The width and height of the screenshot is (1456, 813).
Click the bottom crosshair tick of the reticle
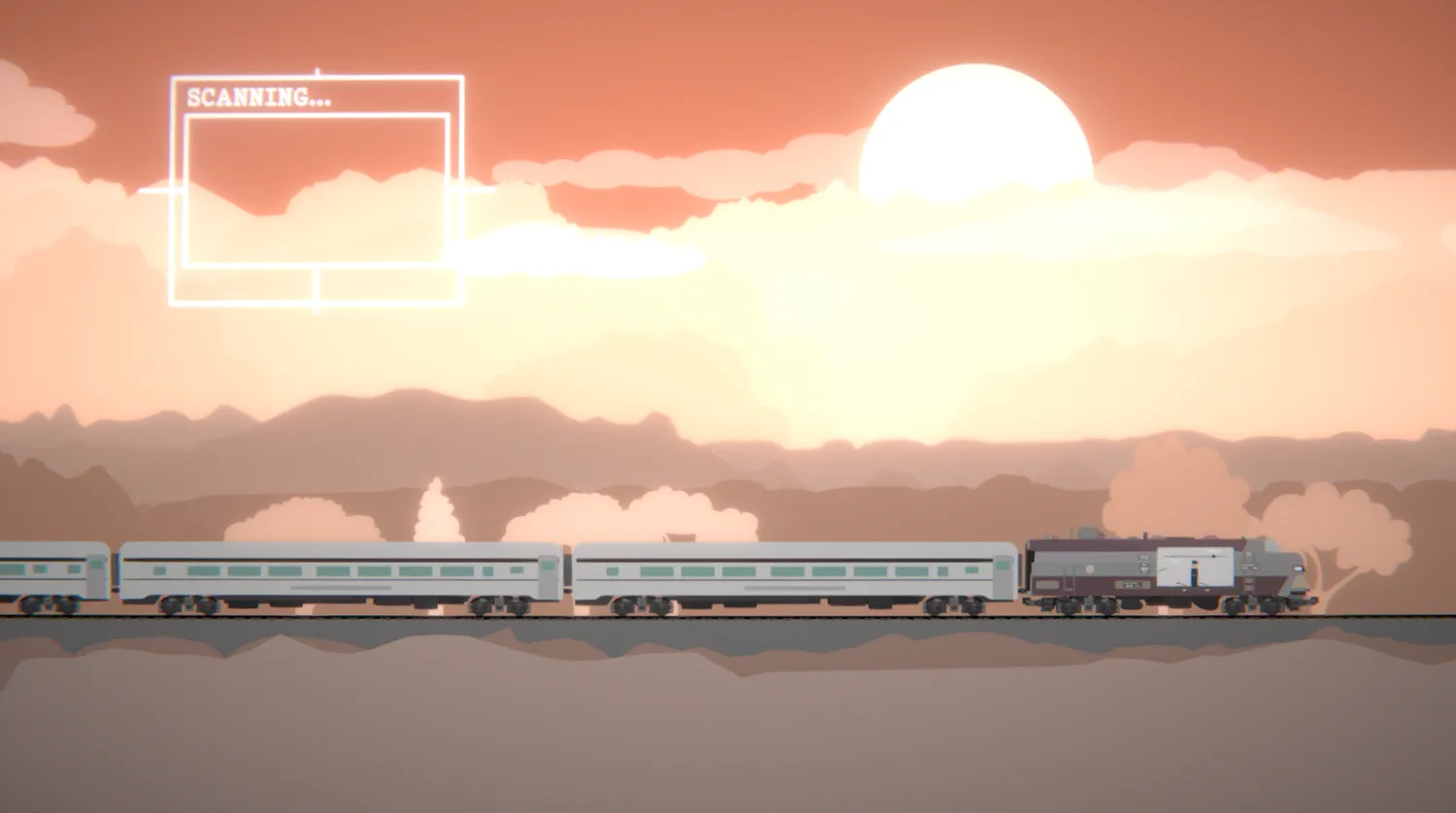(317, 309)
